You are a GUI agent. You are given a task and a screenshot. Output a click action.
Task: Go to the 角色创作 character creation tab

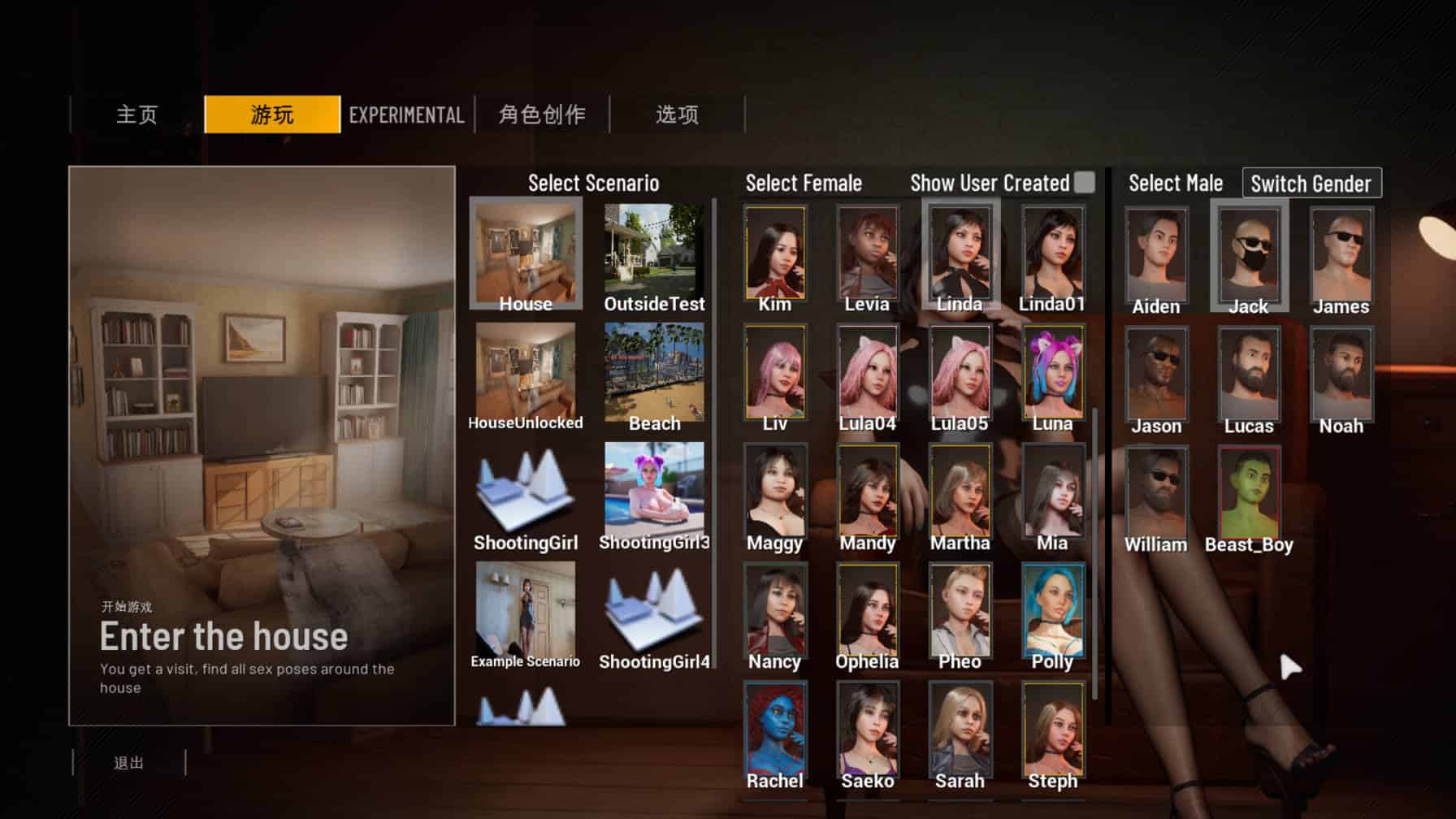[x=542, y=115]
